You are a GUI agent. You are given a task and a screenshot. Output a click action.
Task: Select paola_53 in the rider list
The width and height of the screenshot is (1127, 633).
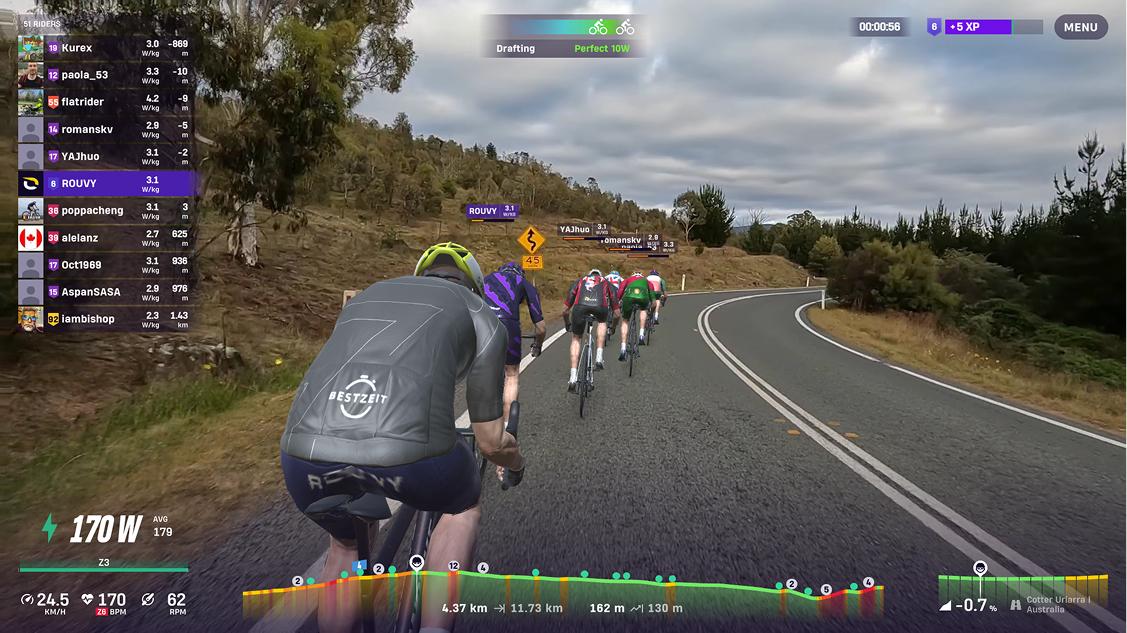pyautogui.click(x=105, y=74)
